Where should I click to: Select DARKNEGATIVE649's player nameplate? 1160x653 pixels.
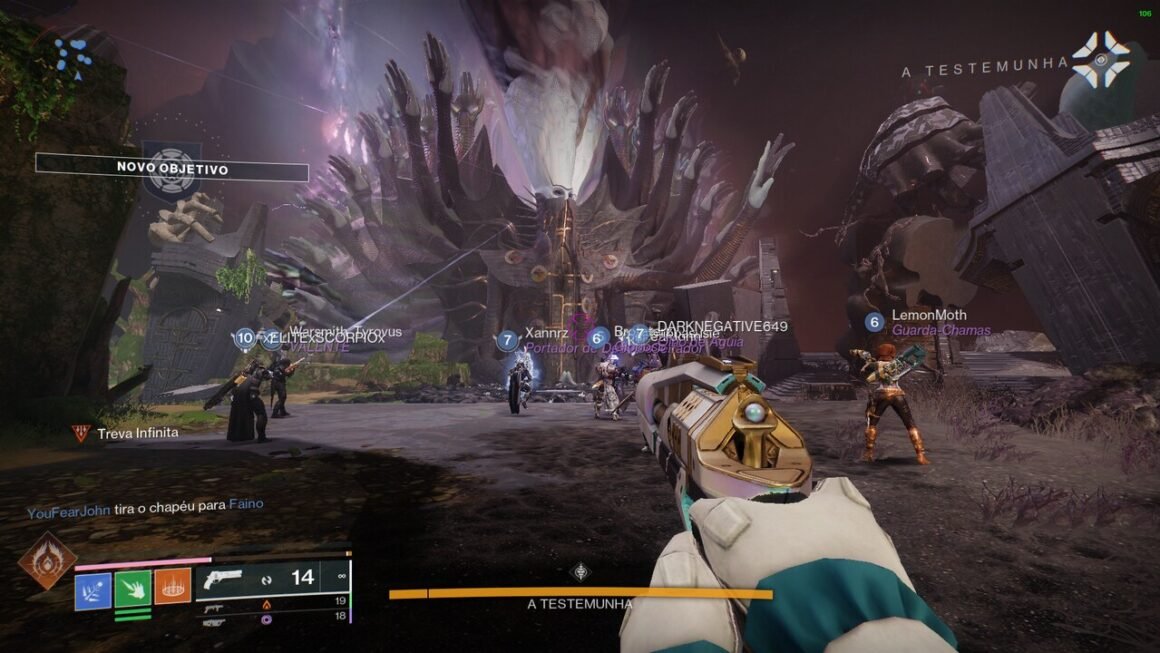[722, 327]
